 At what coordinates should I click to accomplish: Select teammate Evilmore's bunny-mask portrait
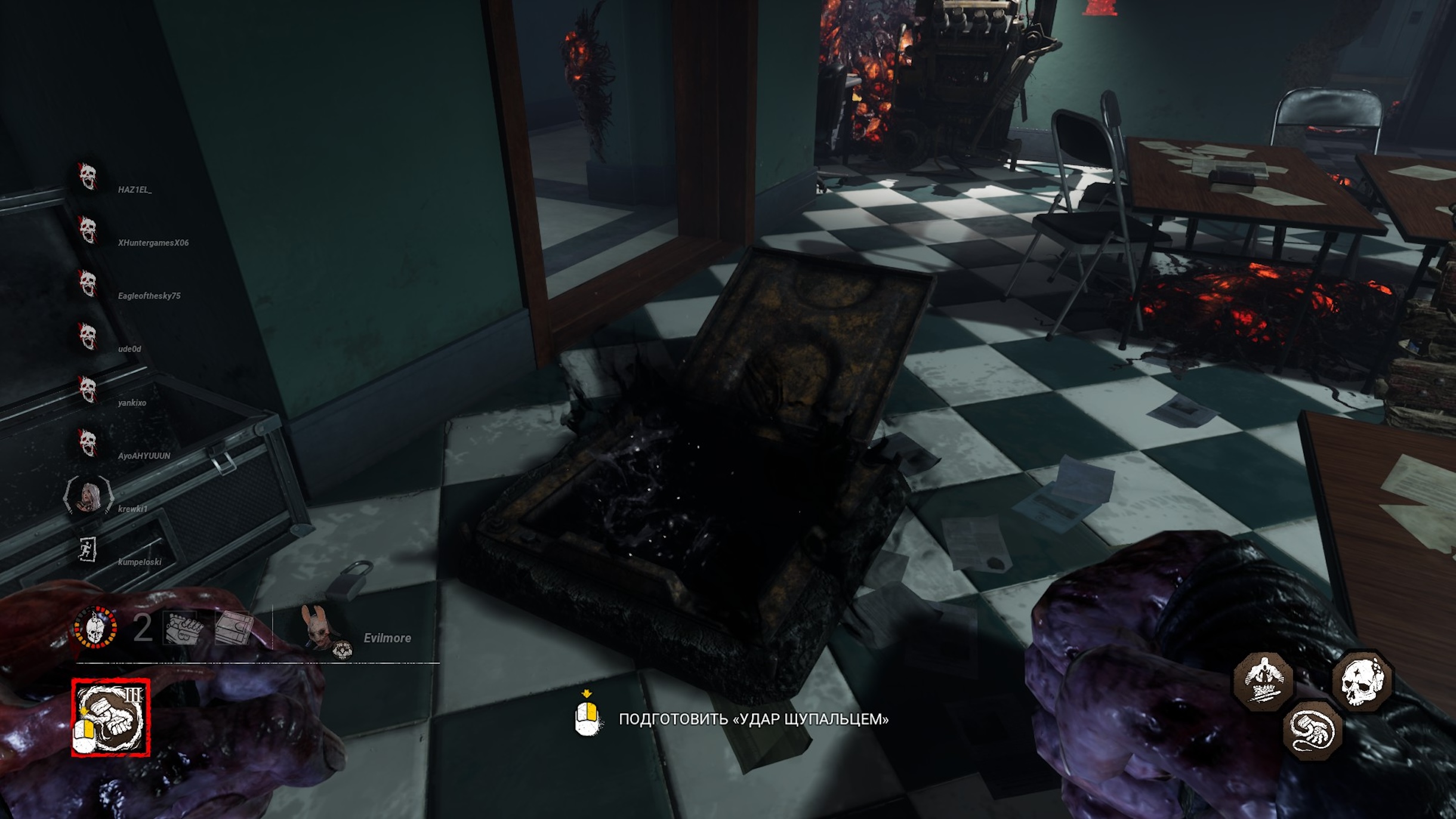(x=317, y=629)
